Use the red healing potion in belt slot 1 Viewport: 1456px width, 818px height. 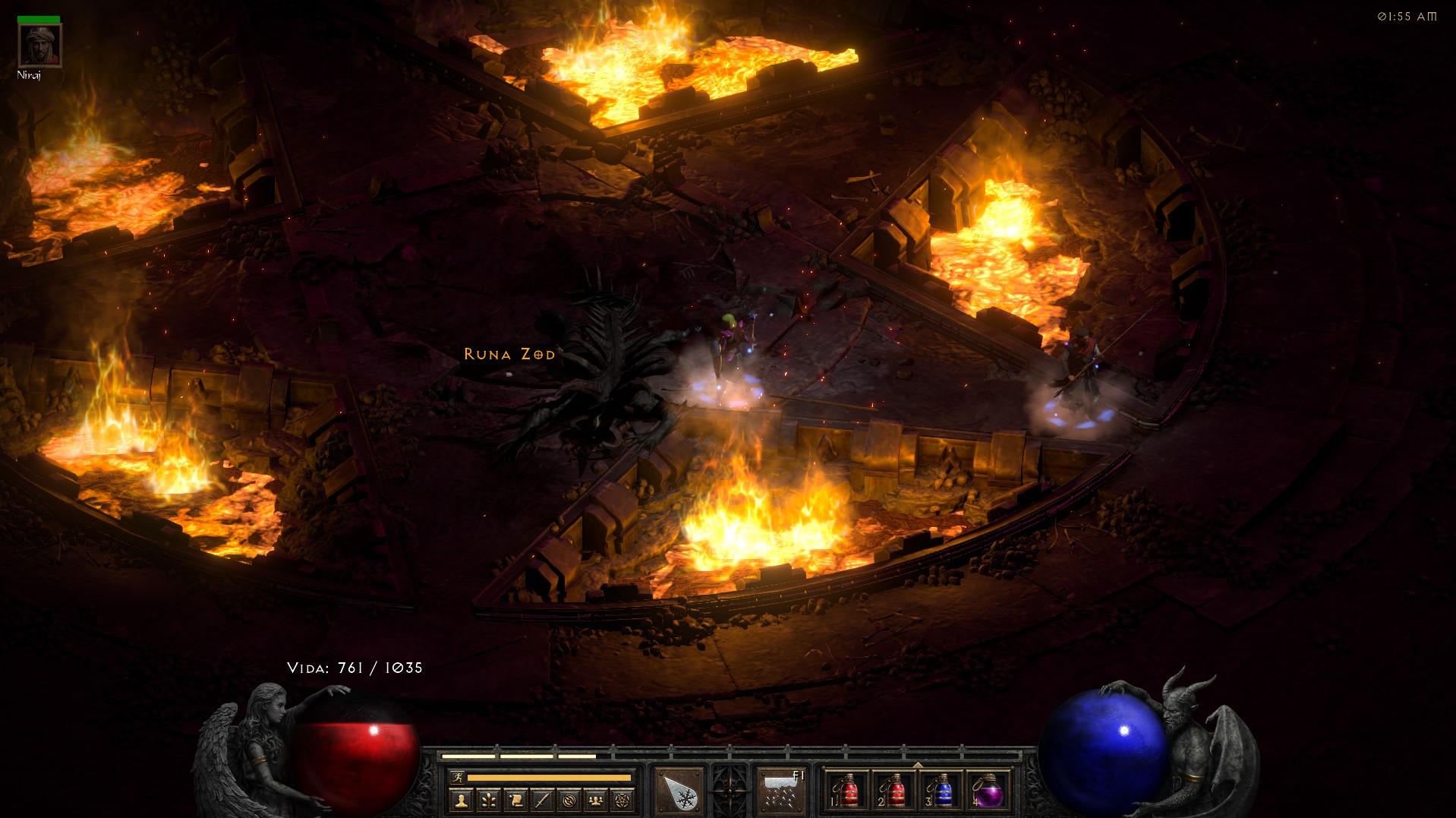[846, 791]
